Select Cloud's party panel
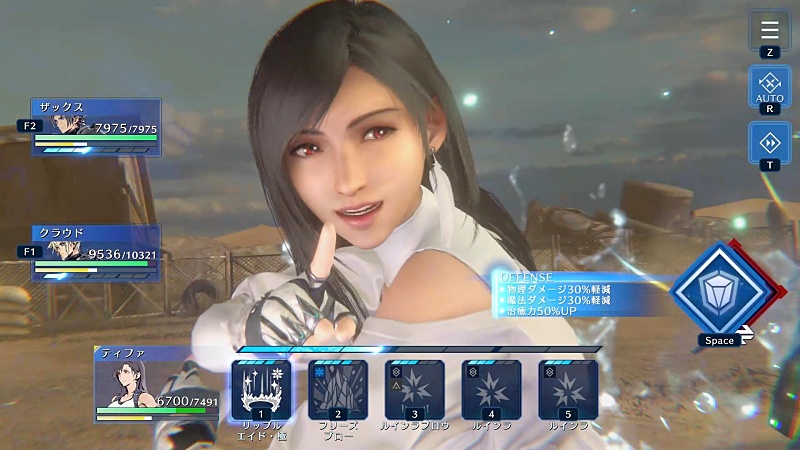This screenshot has width=800, height=450. (x=96, y=253)
